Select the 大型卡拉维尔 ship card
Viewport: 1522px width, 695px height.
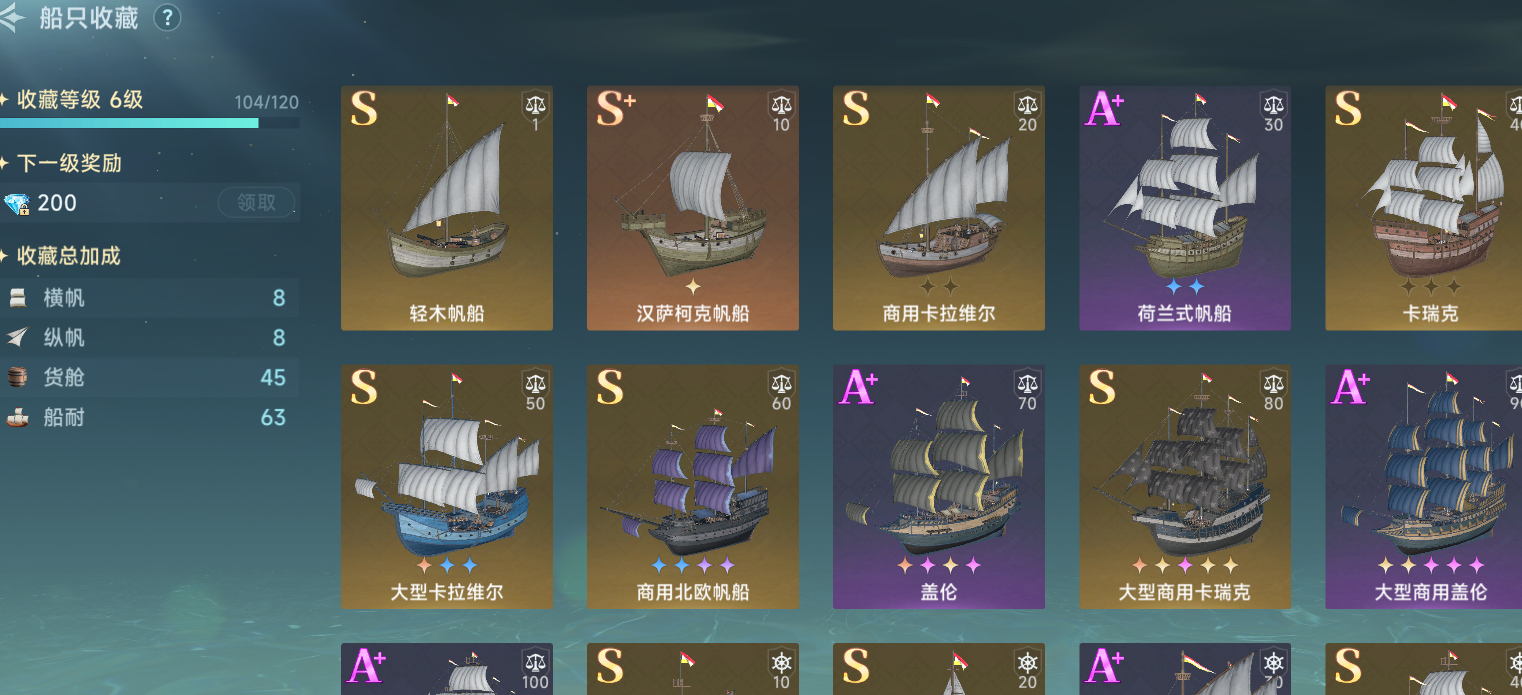coord(447,487)
